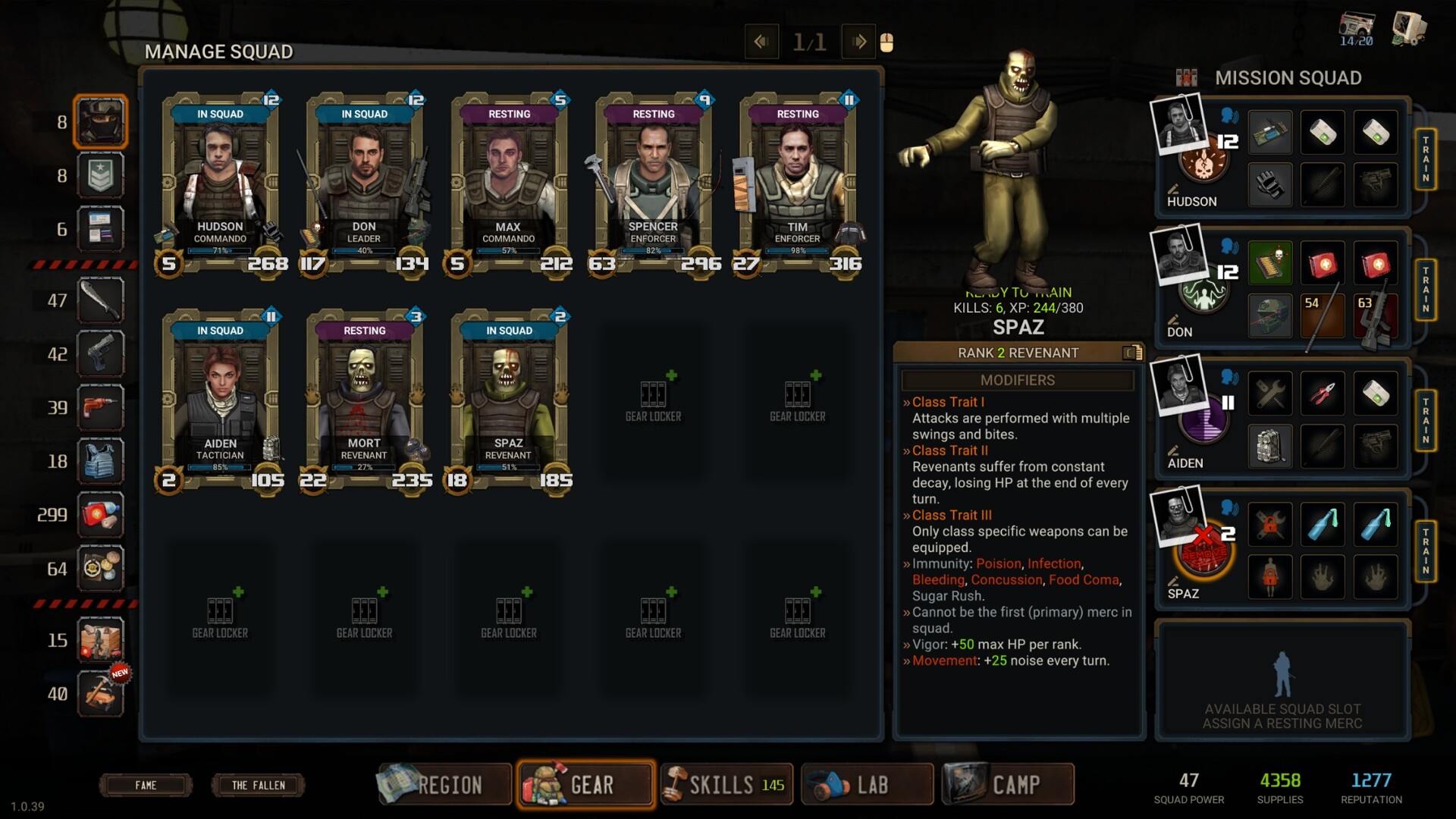Screen dimensions: 1456x819
Task: Open the Skills tab
Action: 726,784
